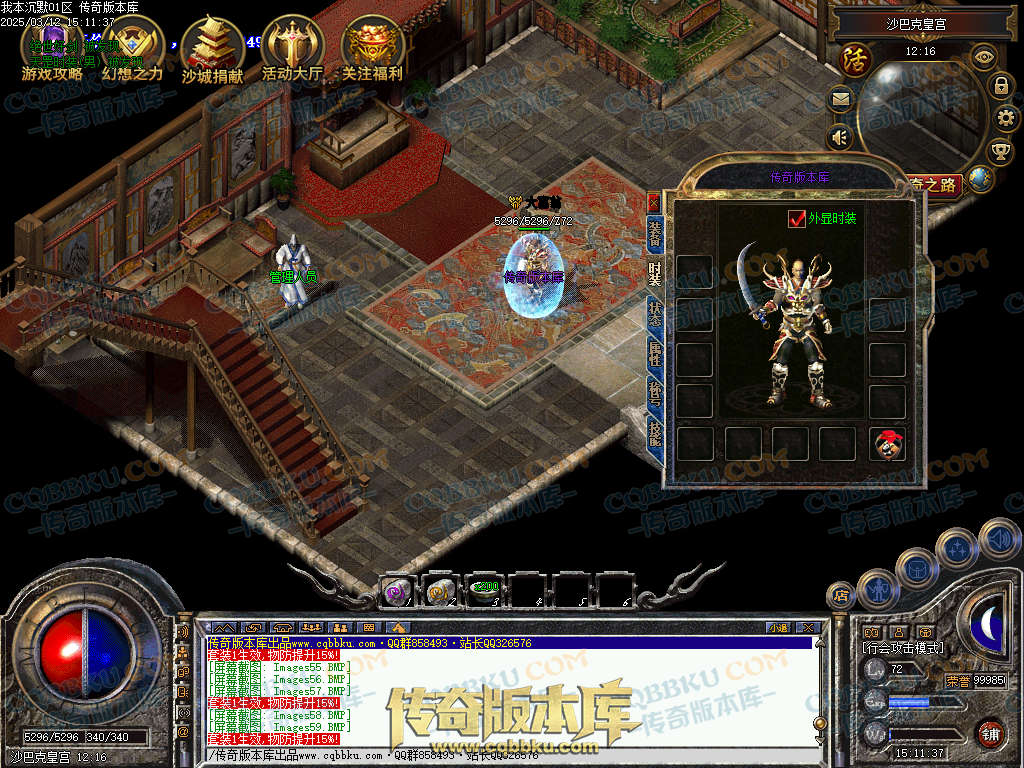The height and width of the screenshot is (768, 1024).
Task: Open settings with the gear icon
Action: [x=1006, y=118]
